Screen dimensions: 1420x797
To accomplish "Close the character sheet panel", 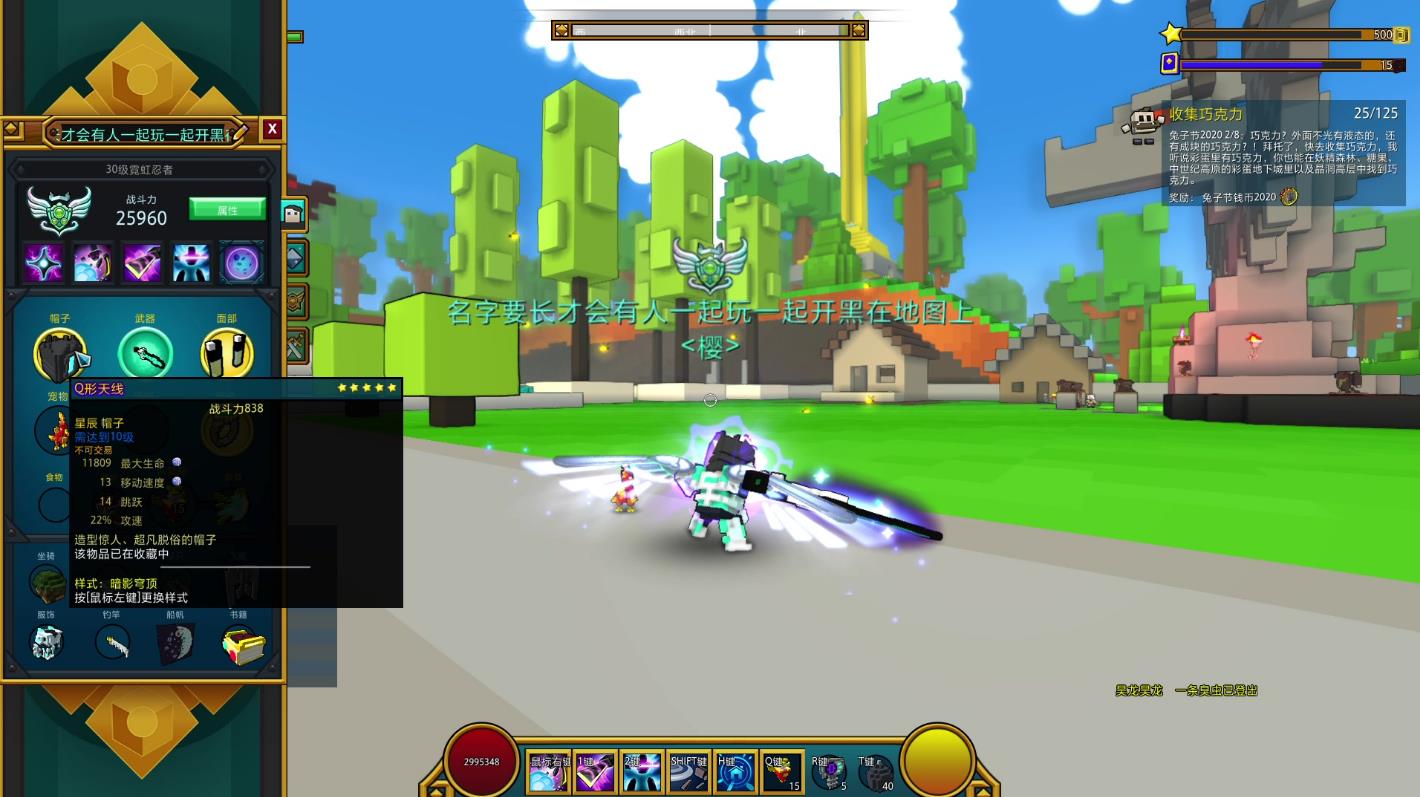I will pyautogui.click(x=271, y=129).
